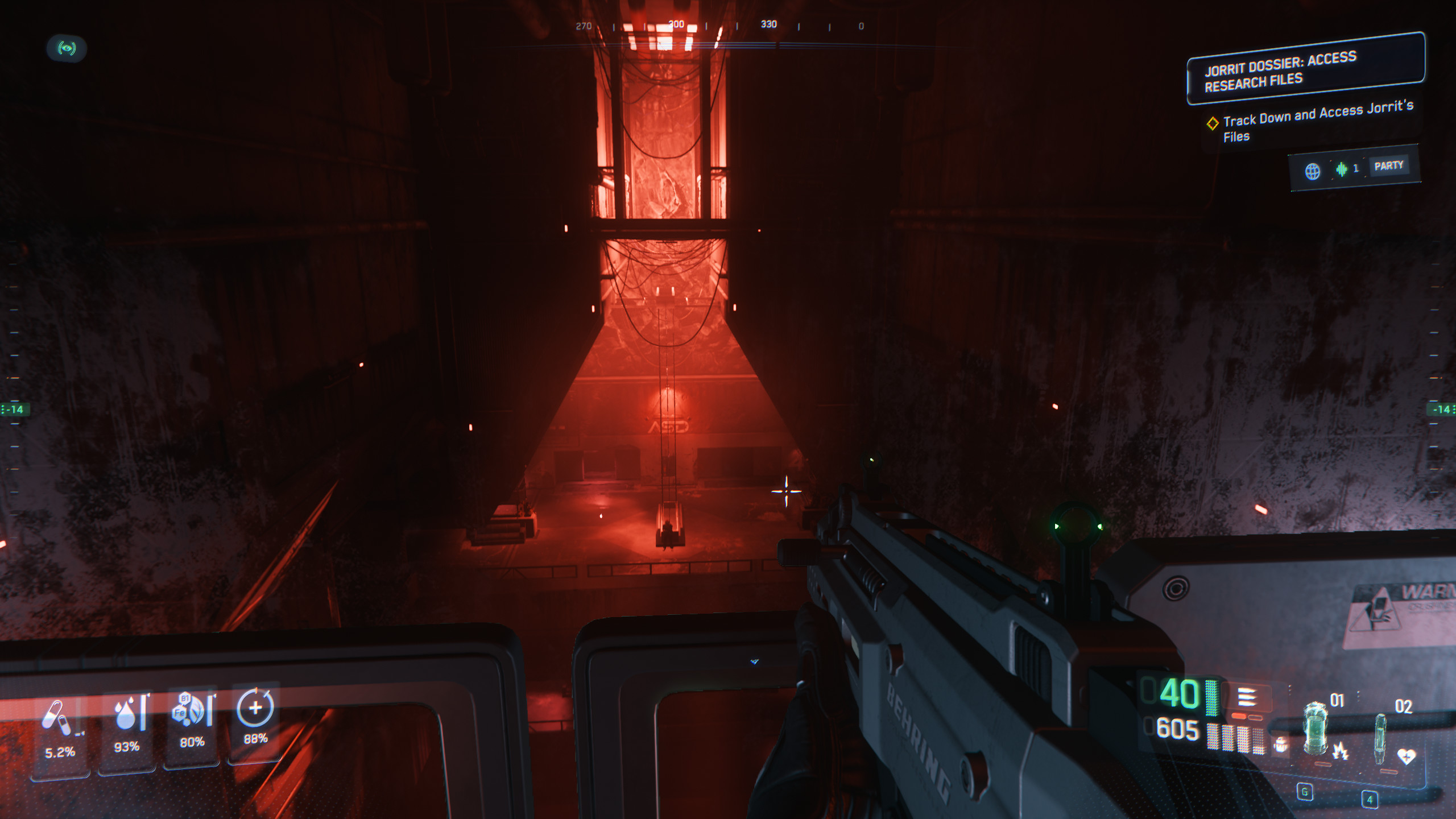Click the pill medication status icon
Screen dimensions: 1456x819
[x=57, y=718]
